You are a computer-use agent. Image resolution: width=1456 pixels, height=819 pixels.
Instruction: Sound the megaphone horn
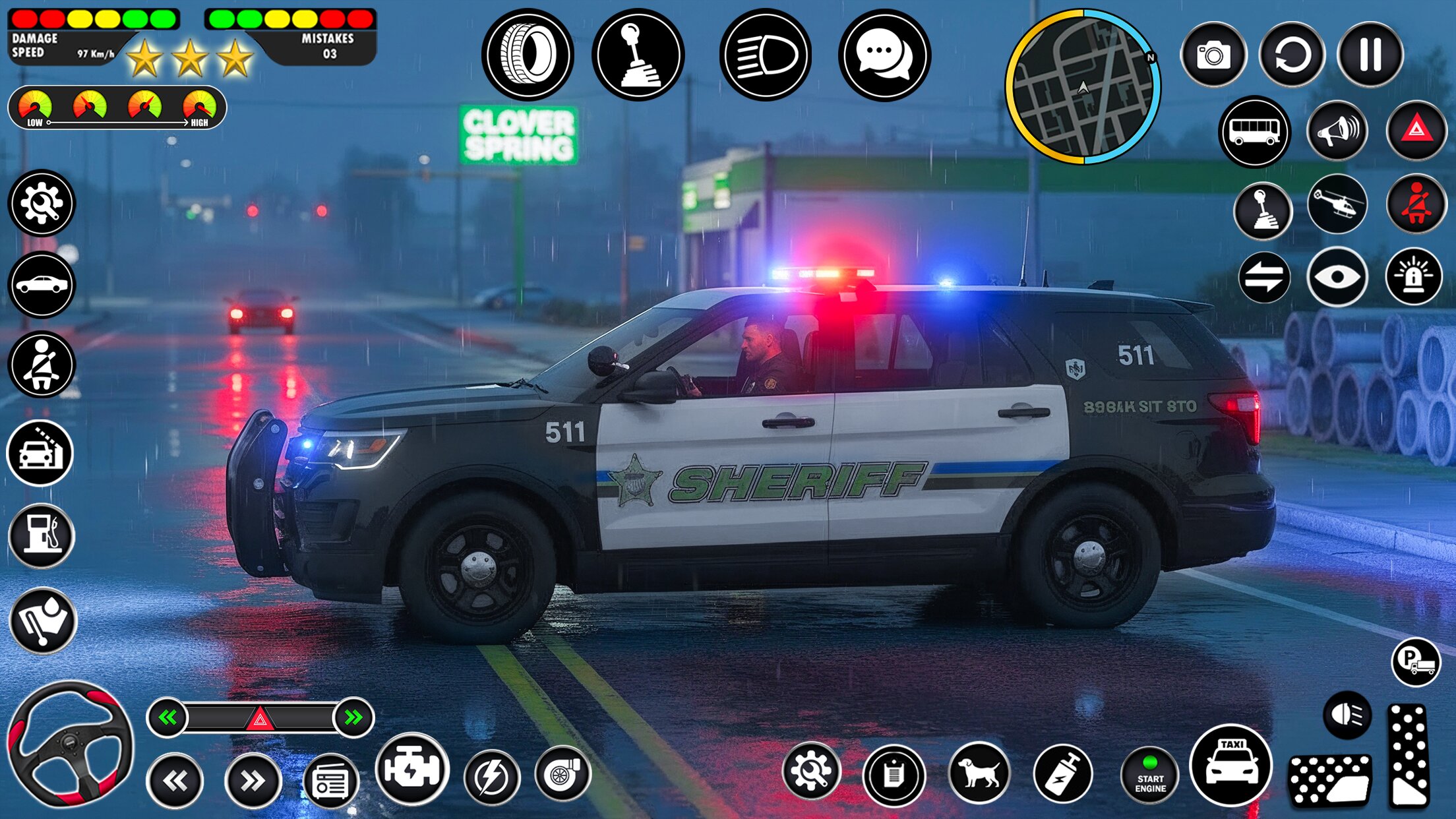point(1337,131)
